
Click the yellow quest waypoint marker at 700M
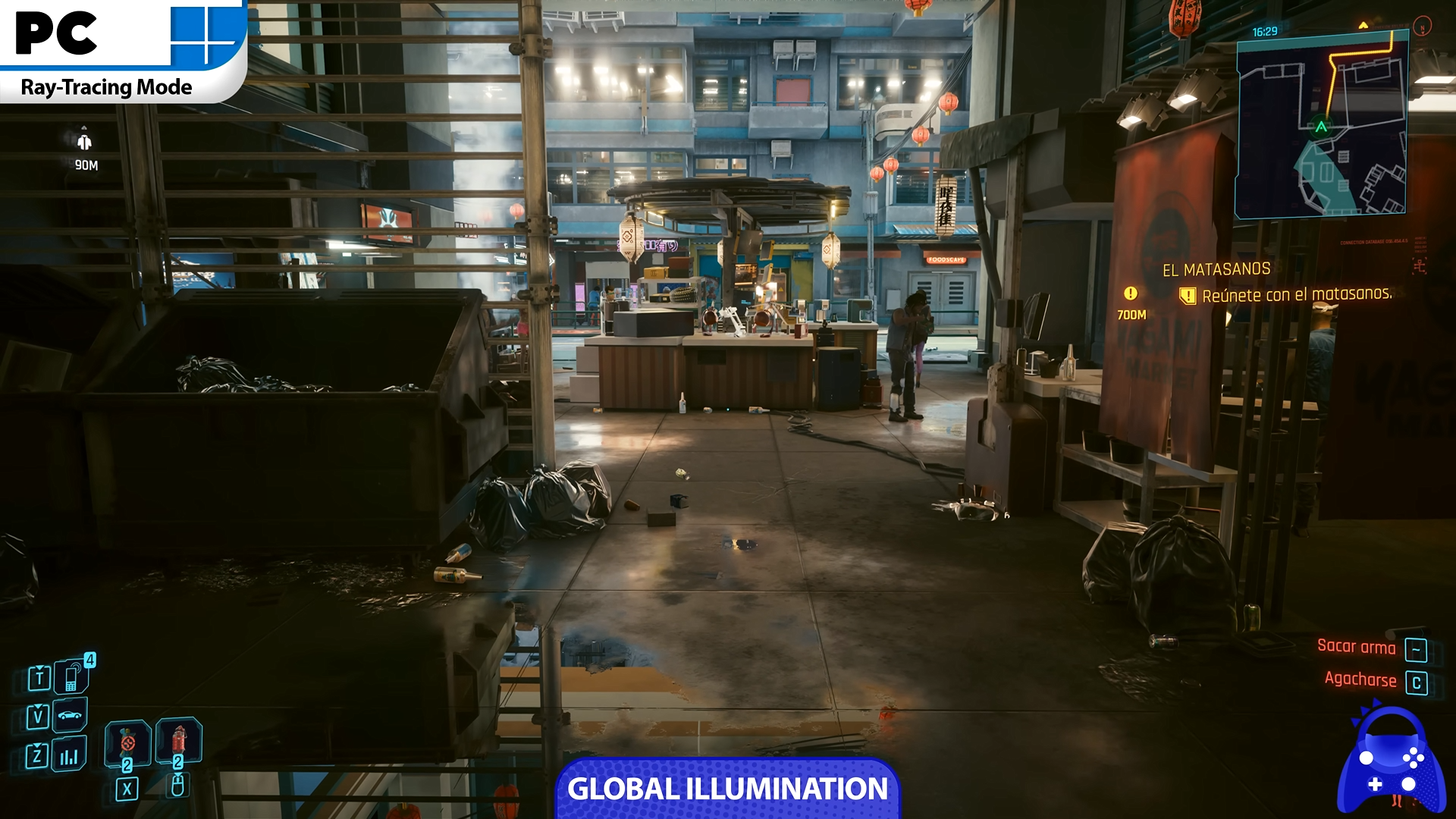pyautogui.click(x=1131, y=293)
